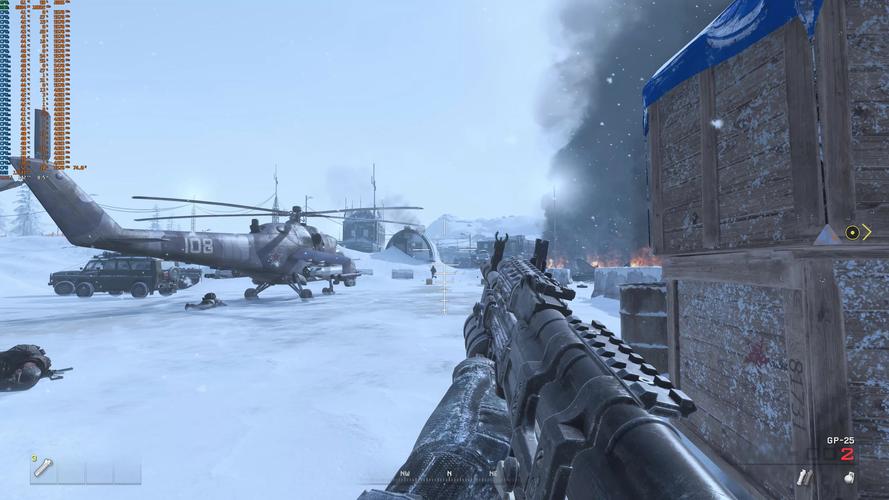Click the yellow objective waypoint marker
889x500 pixels.
852,232
